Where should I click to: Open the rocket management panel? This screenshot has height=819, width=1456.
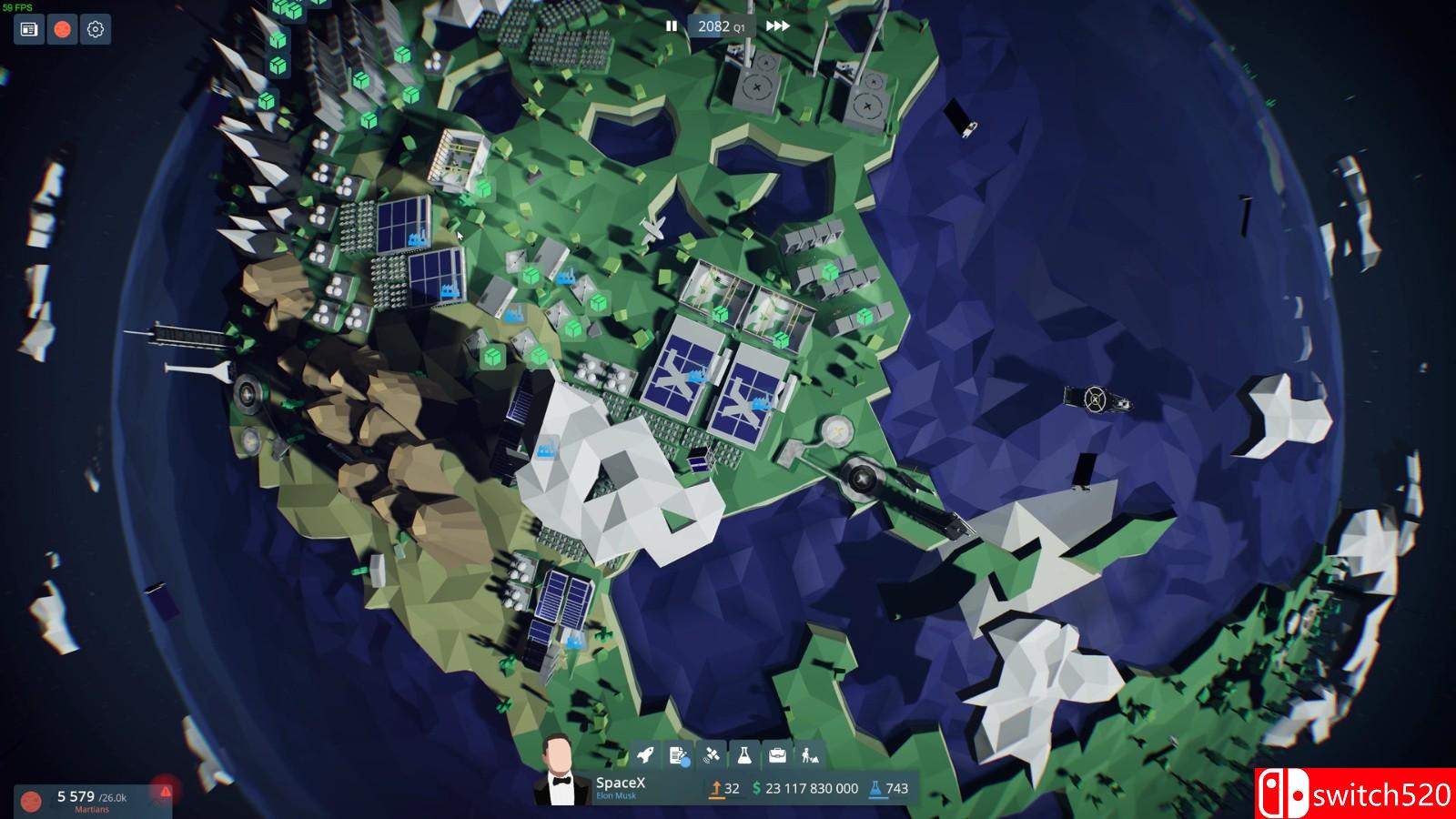(x=646, y=753)
